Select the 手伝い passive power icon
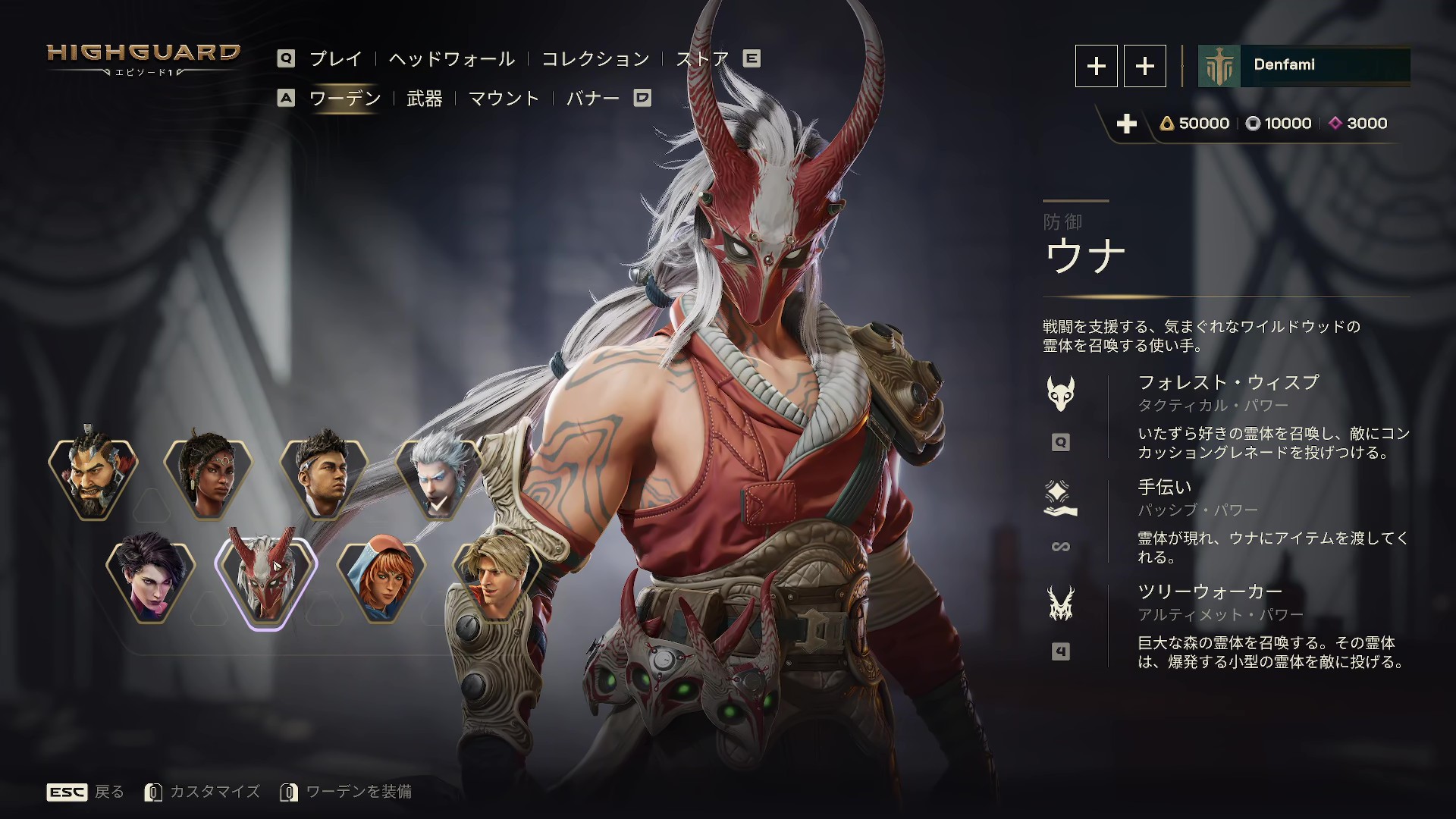 click(x=1061, y=496)
